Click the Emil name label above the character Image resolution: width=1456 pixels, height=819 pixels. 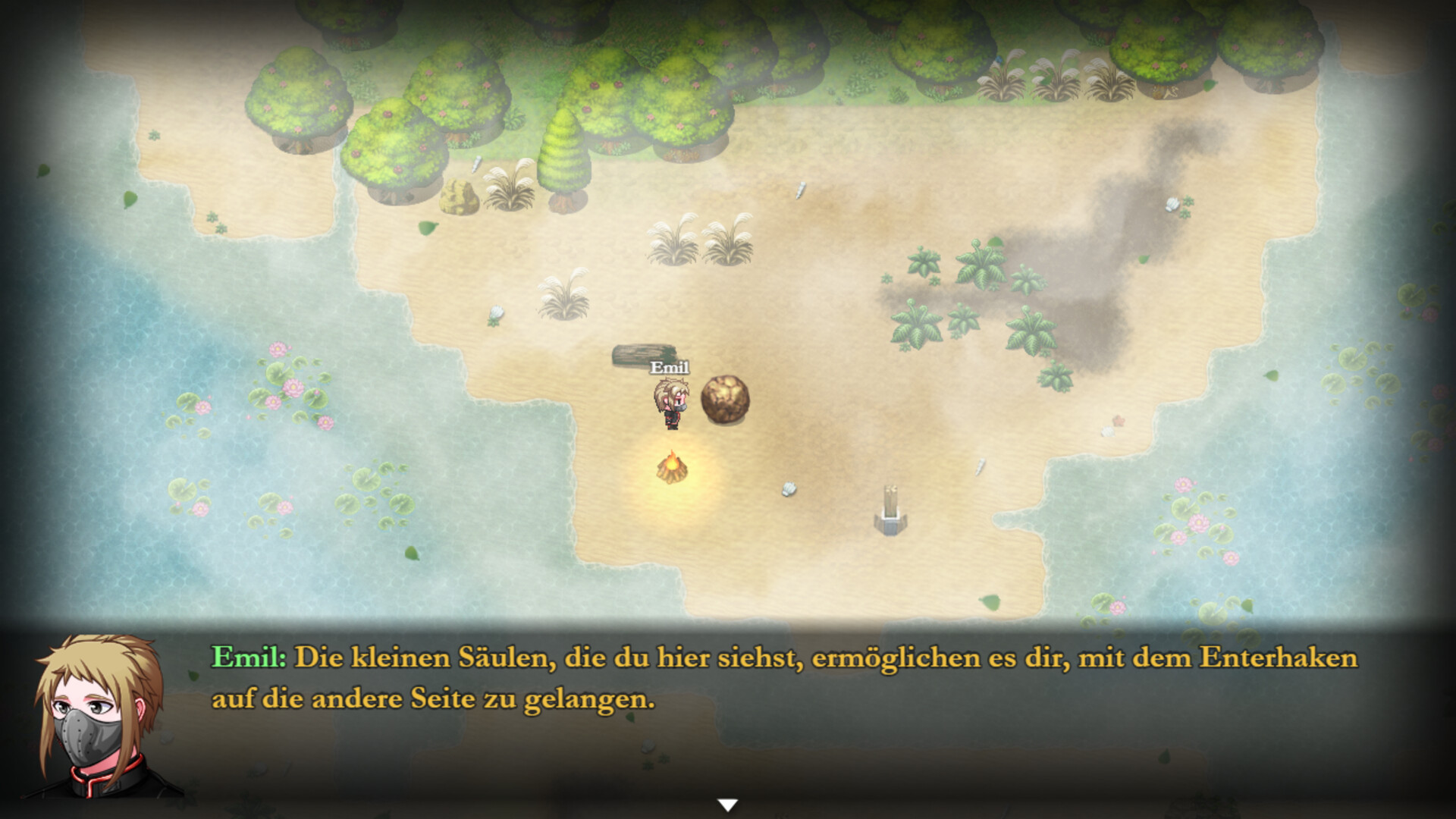670,366
